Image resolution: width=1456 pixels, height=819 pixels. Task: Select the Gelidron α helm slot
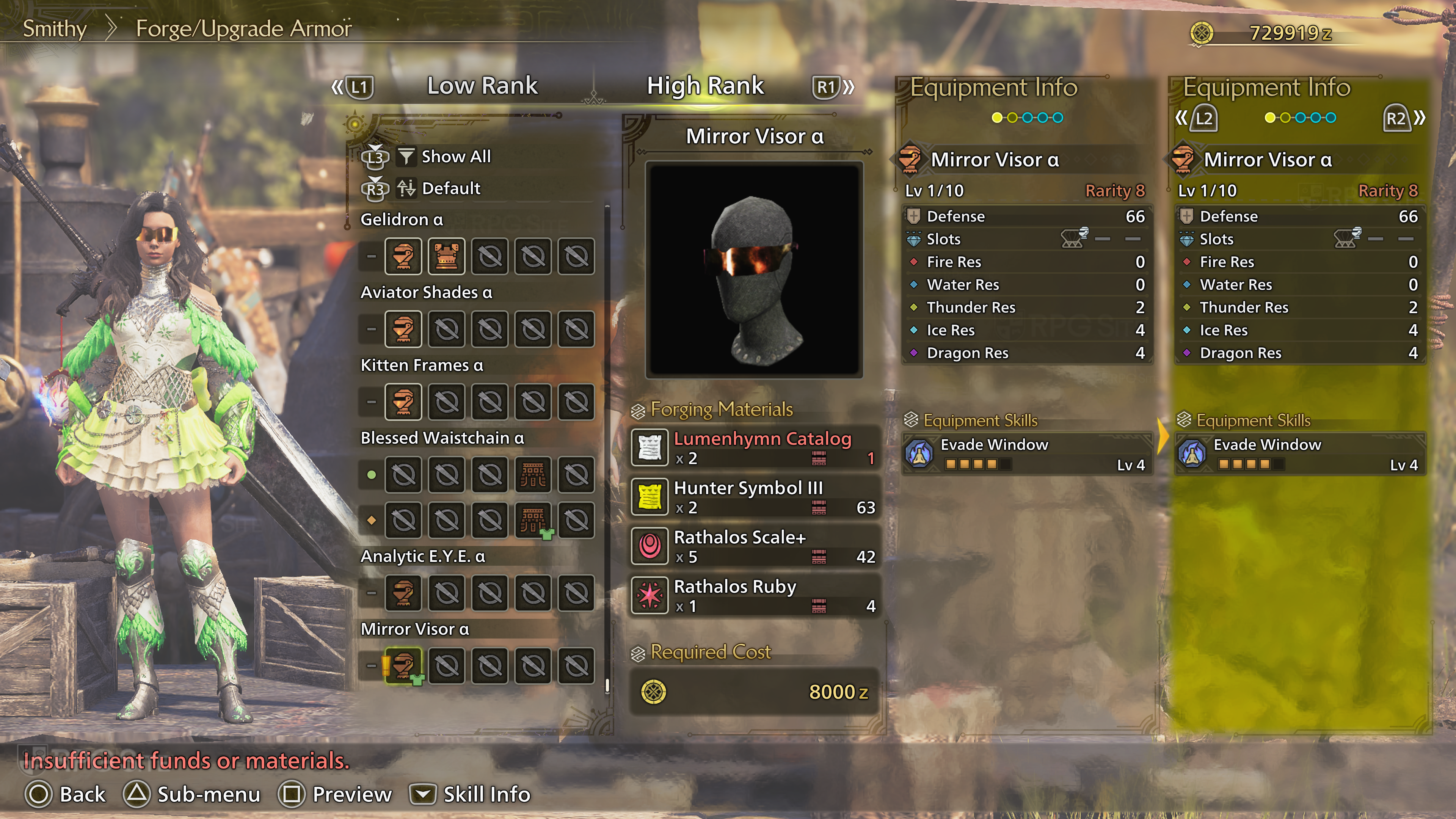[x=403, y=257]
